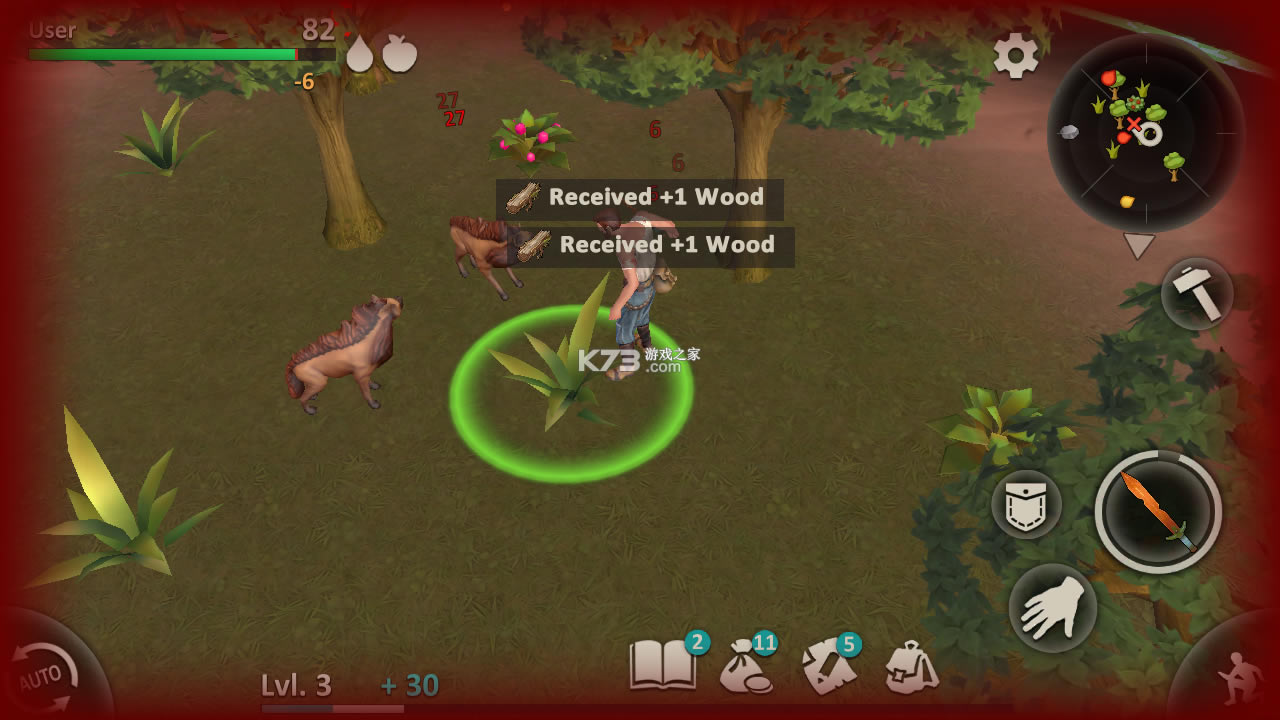Tap the hand pick-up action button
1280x720 pixels.
pos(1052,608)
